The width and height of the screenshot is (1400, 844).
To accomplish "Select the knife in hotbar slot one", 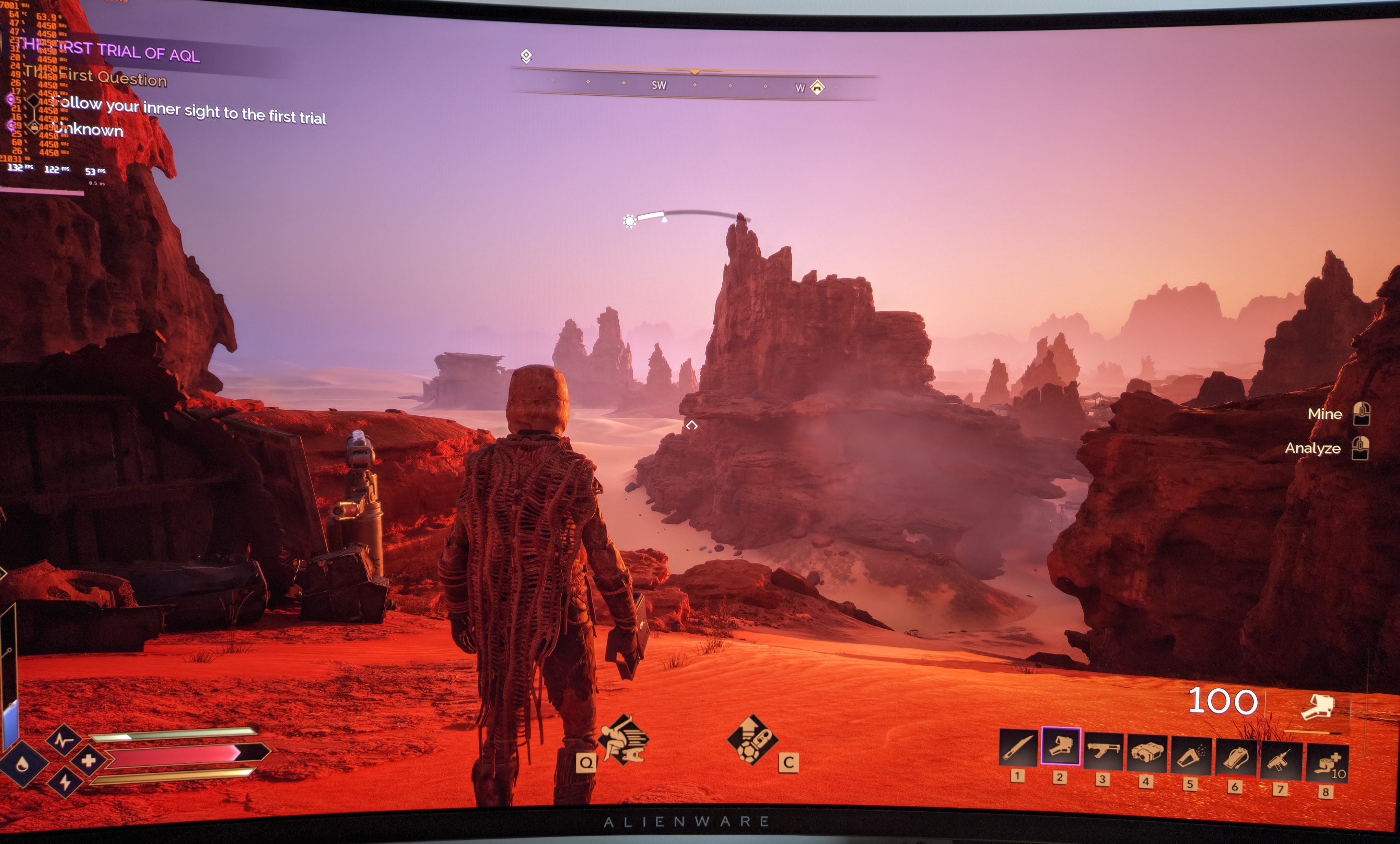I will point(1017,748).
